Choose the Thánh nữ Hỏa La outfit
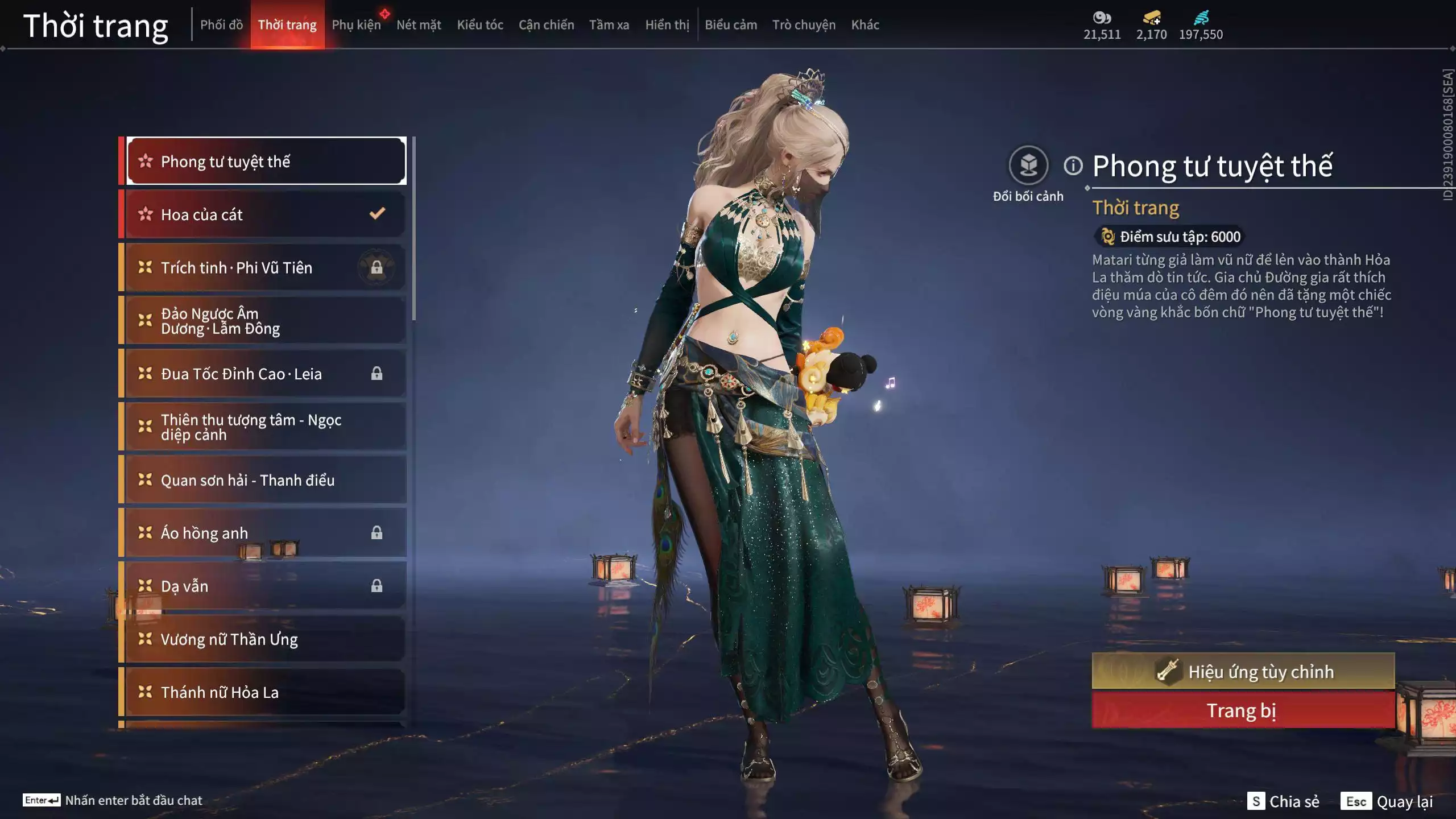Screen dimensions: 1456x819 tap(265, 692)
